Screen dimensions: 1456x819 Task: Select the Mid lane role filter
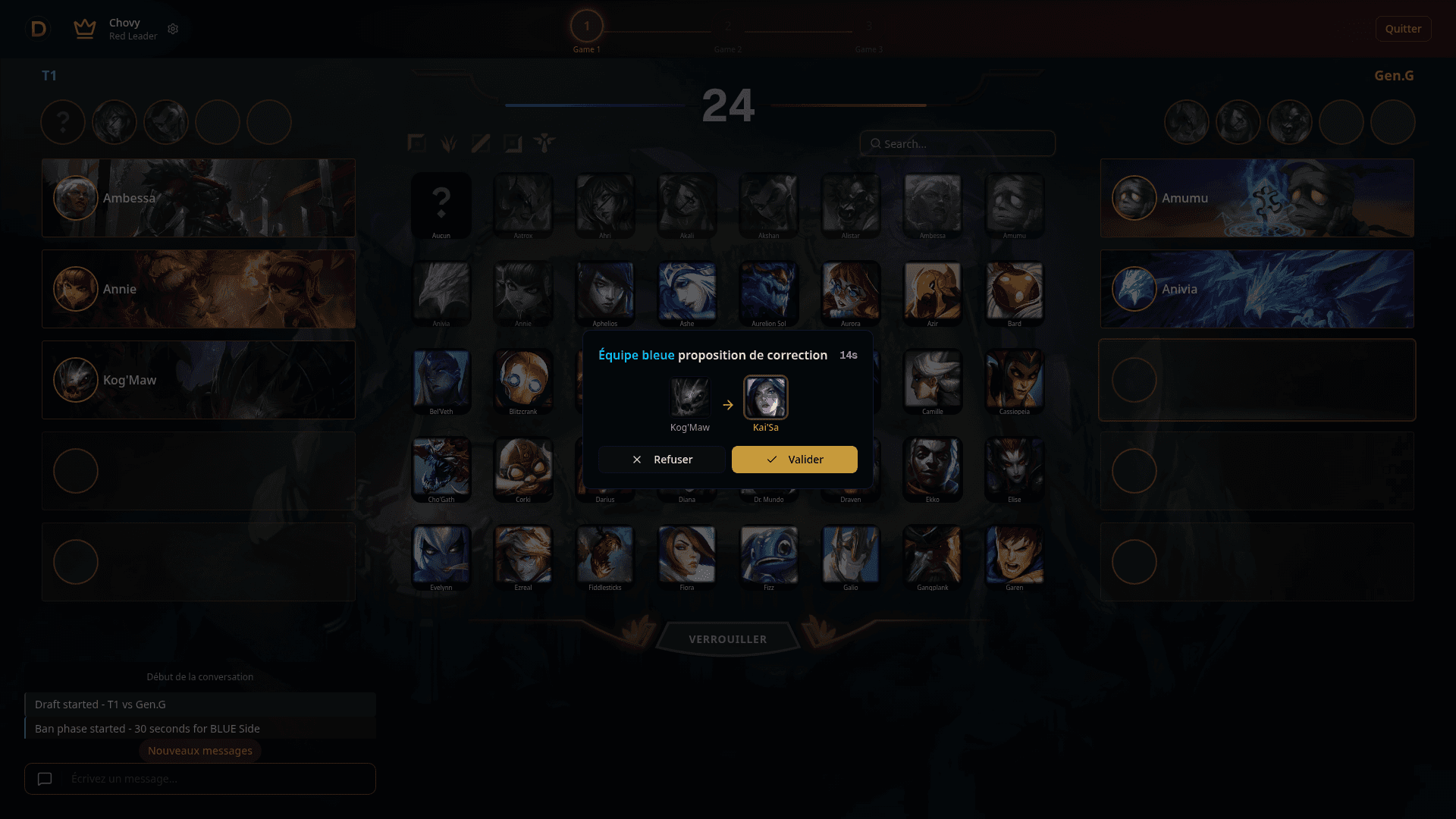(x=481, y=143)
